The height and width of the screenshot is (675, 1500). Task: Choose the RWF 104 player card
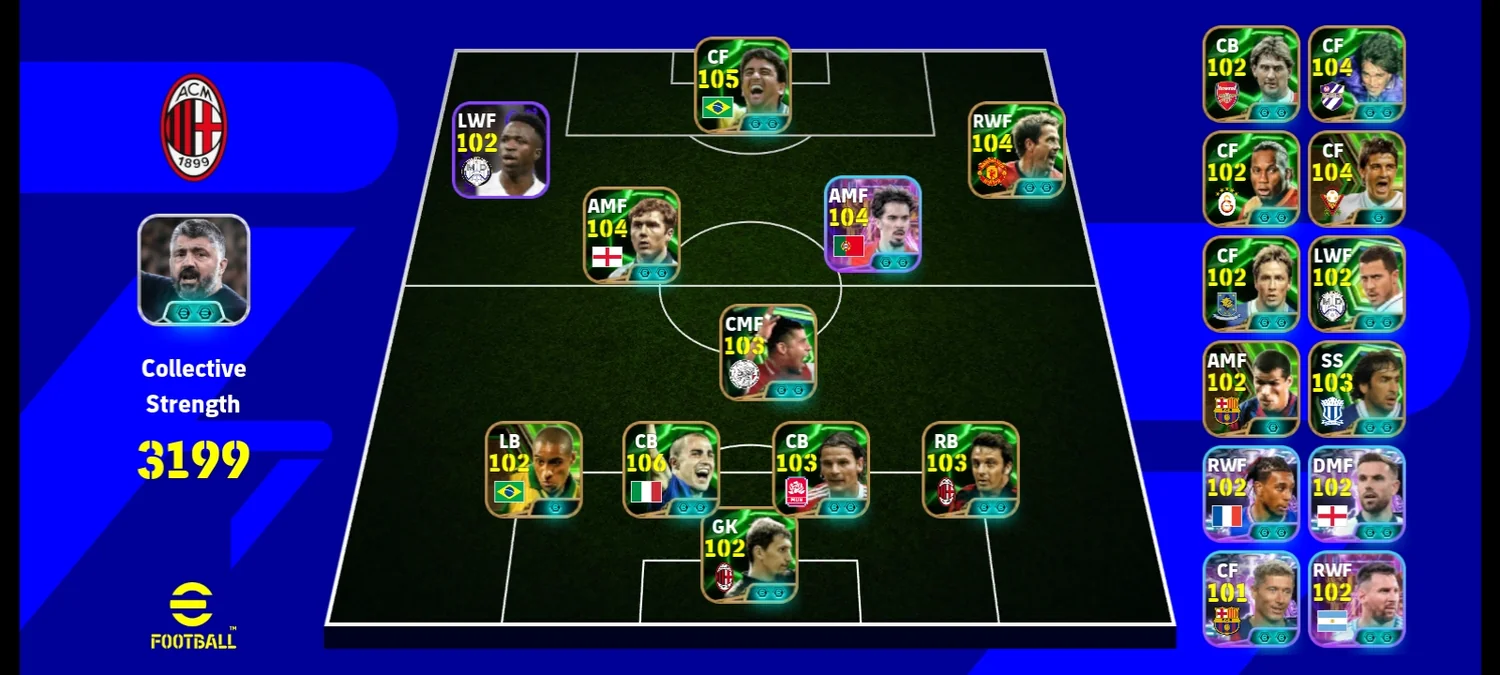click(x=1016, y=149)
